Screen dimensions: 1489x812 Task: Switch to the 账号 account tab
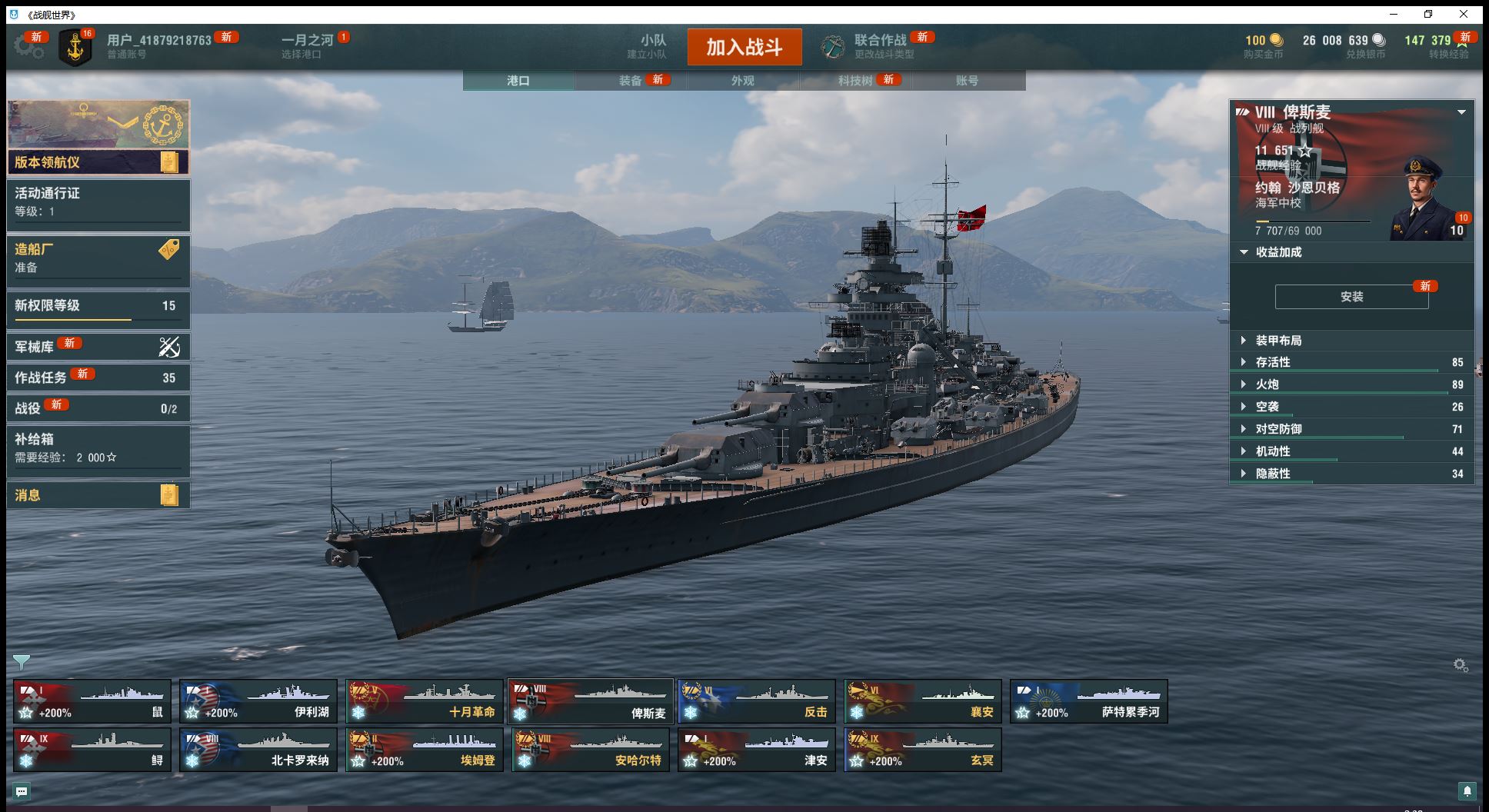(967, 81)
